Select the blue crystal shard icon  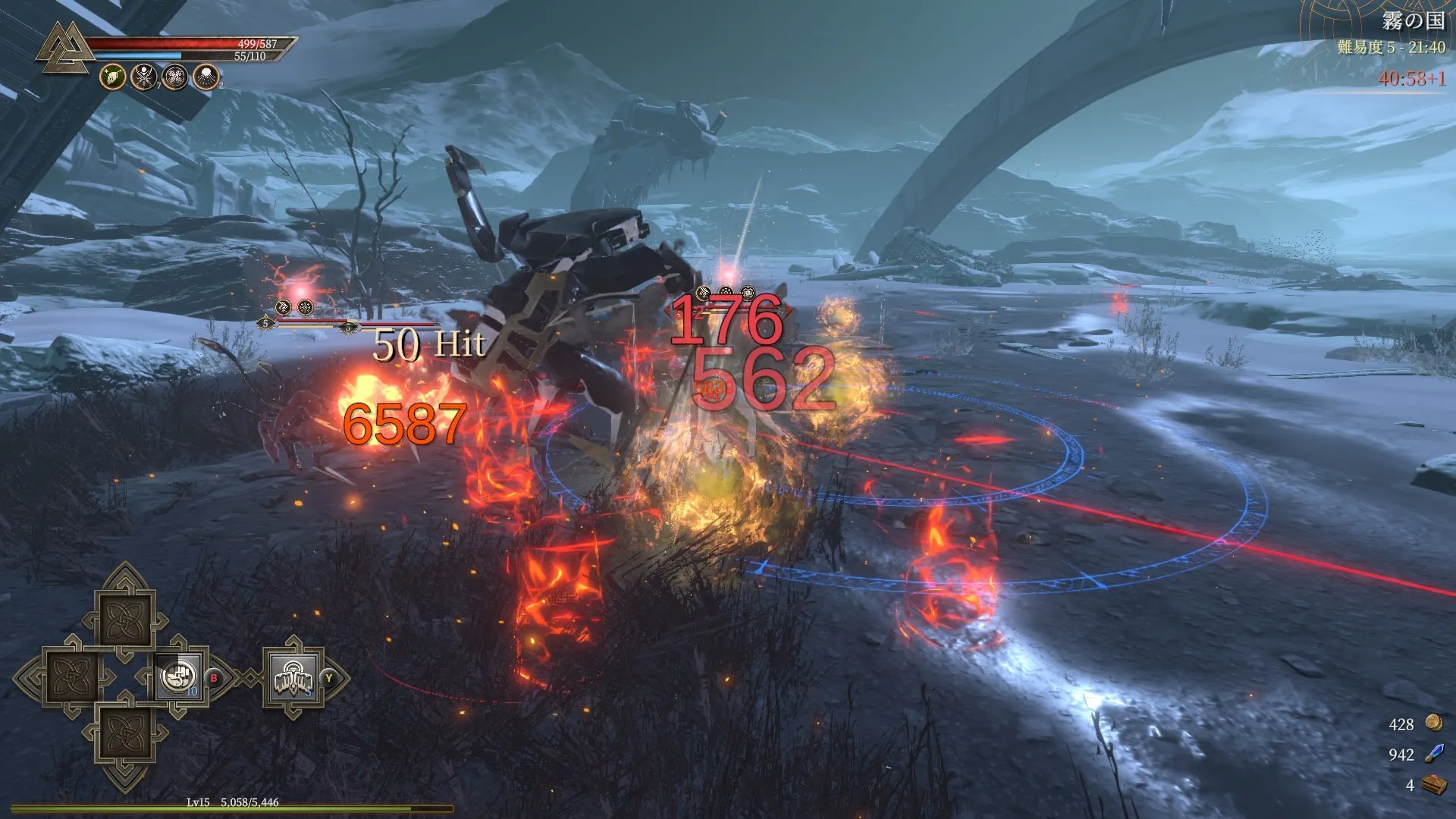click(x=1433, y=753)
